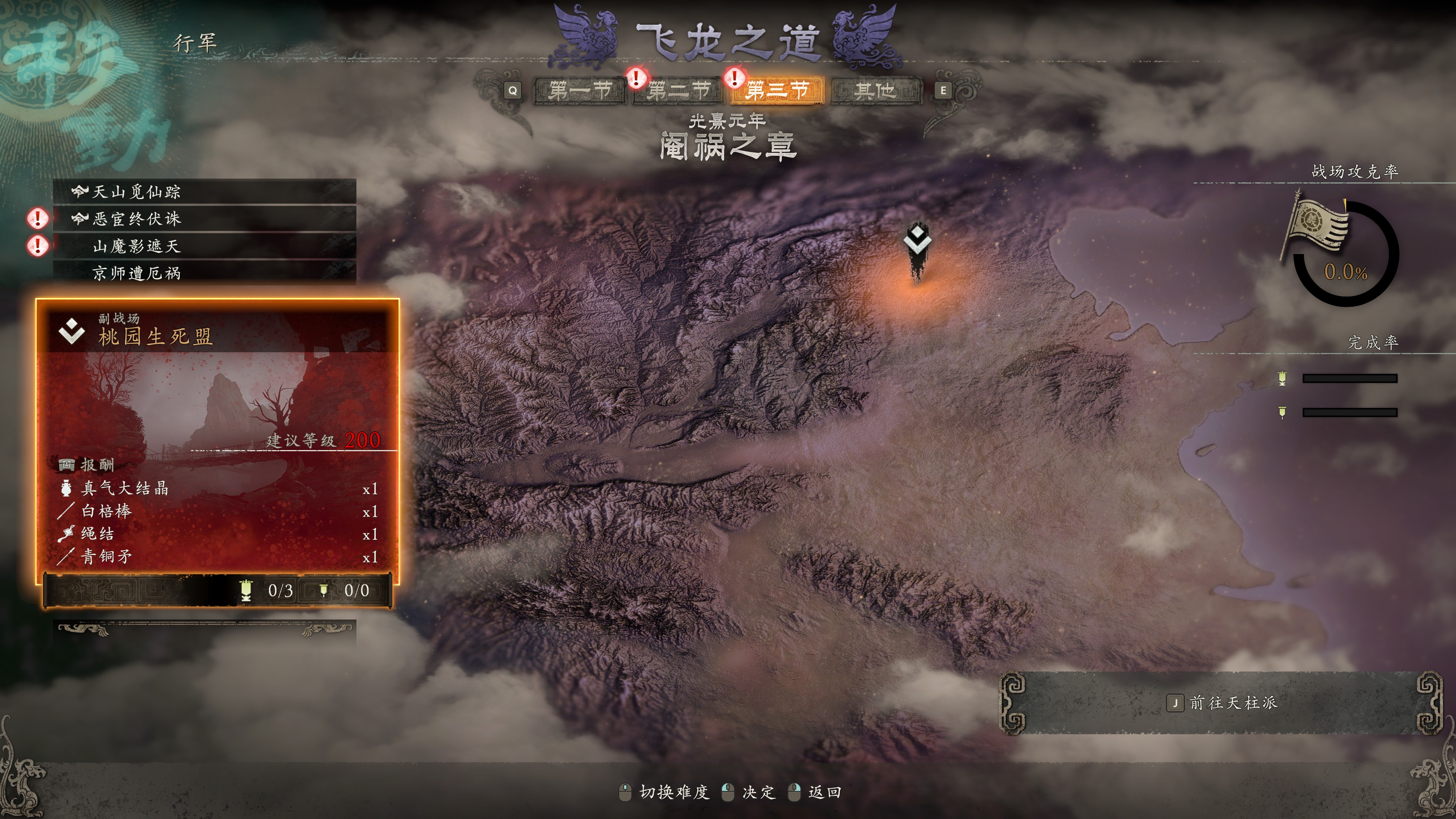The image size is (1456, 819).
Task: Switch to the 其他 tab
Action: (x=875, y=91)
